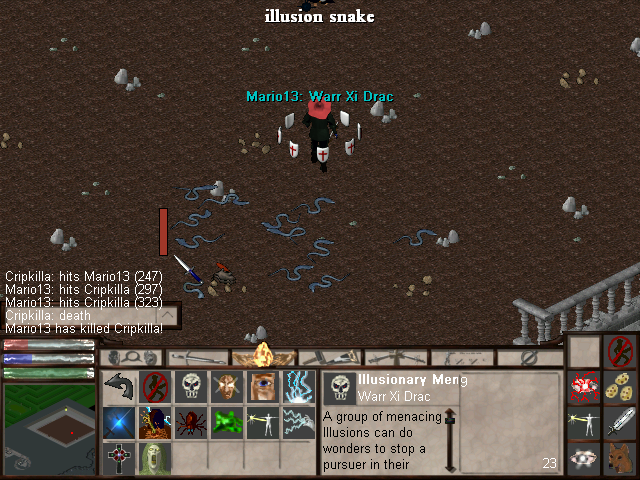Select the blue starburst spell icon

(x=119, y=422)
